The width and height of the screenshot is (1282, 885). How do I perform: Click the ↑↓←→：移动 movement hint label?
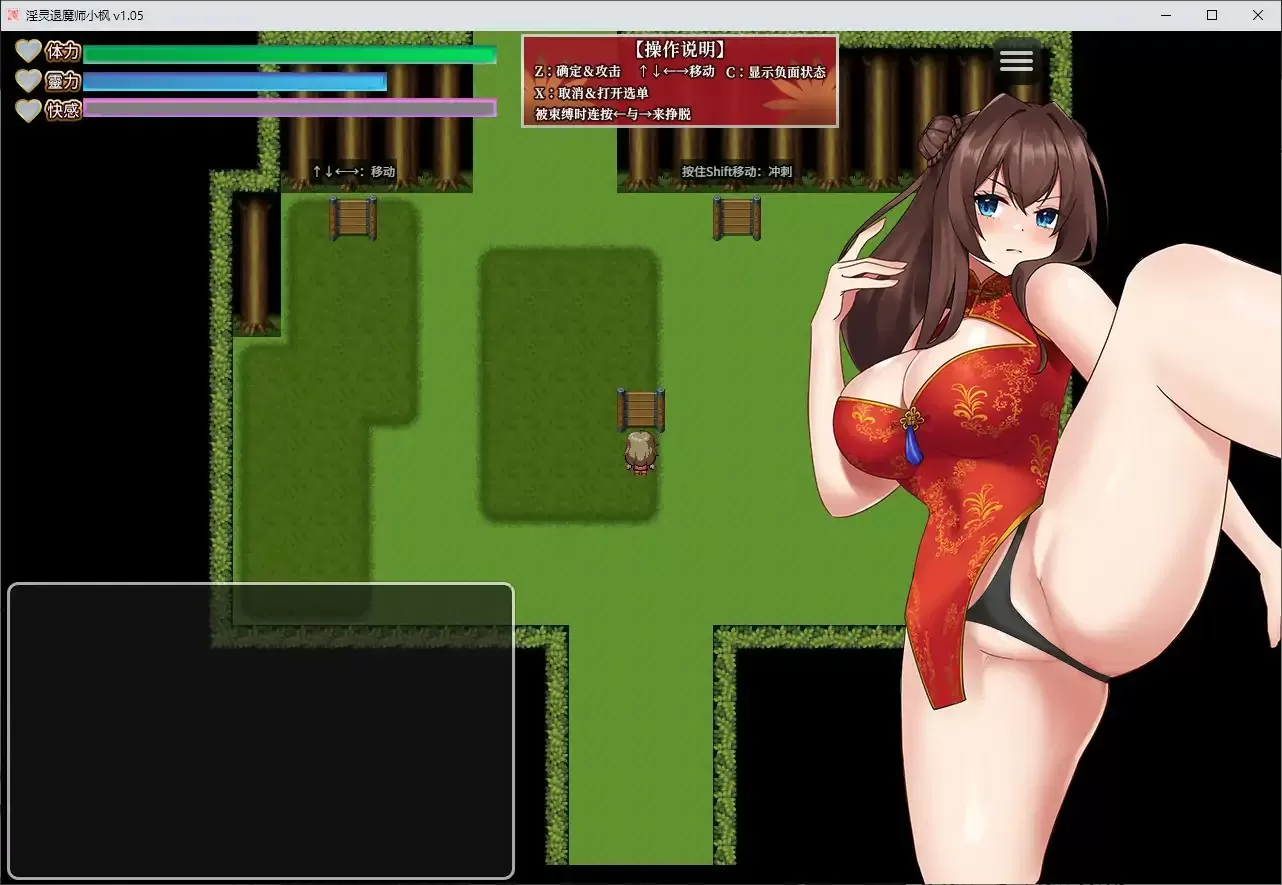tap(355, 171)
